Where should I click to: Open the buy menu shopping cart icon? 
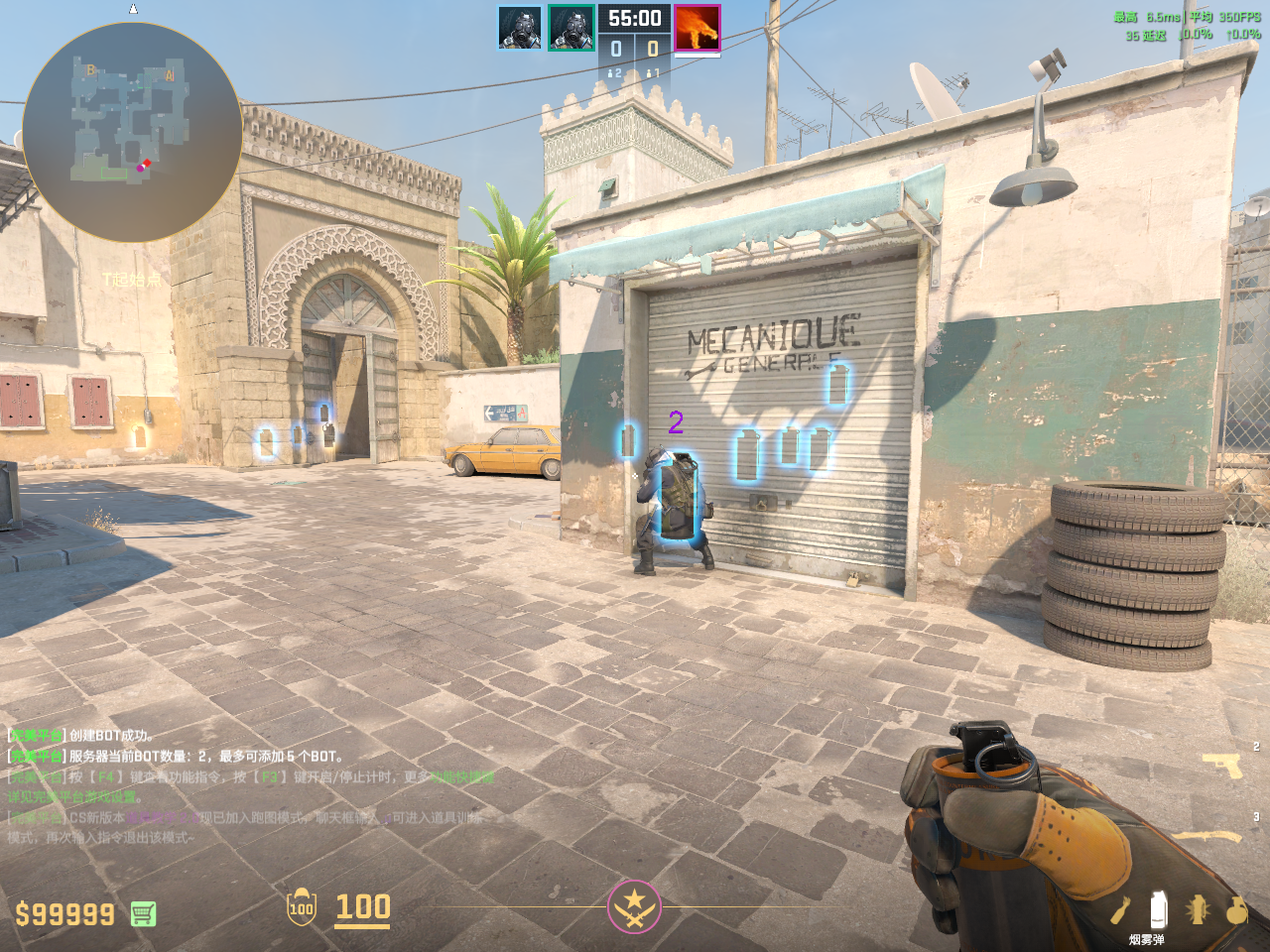[x=143, y=913]
